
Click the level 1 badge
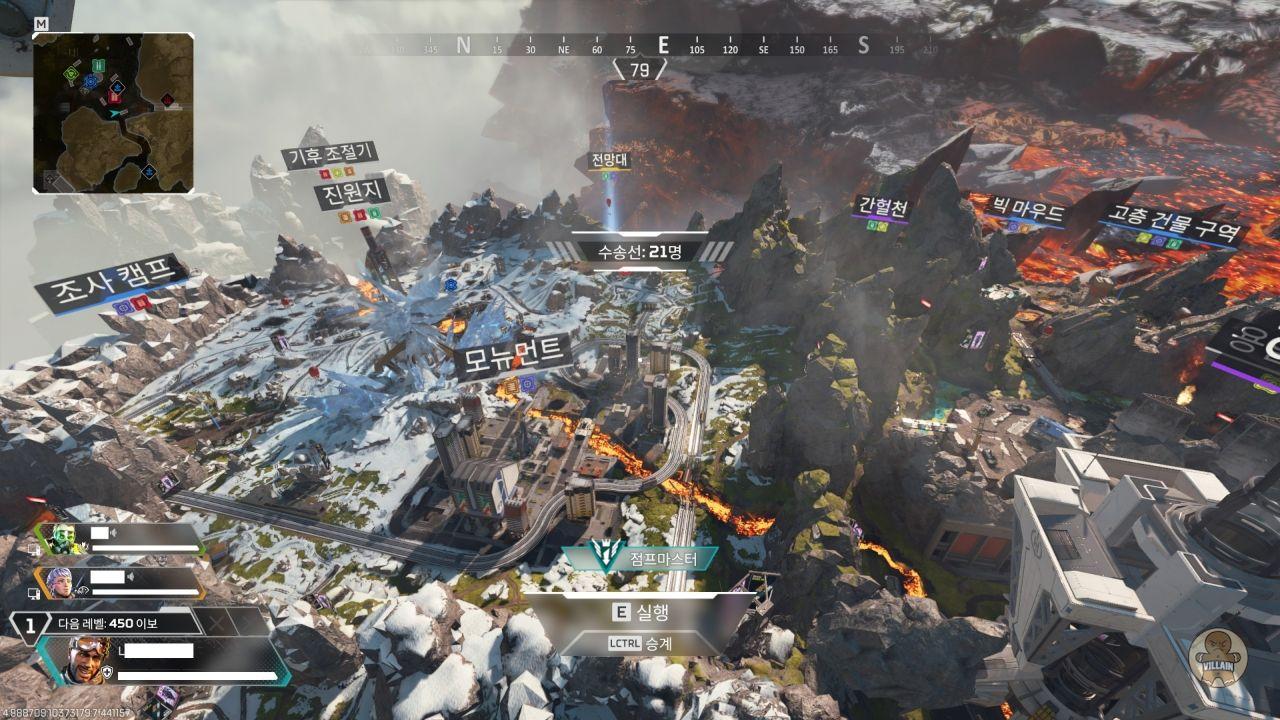[x=30, y=624]
